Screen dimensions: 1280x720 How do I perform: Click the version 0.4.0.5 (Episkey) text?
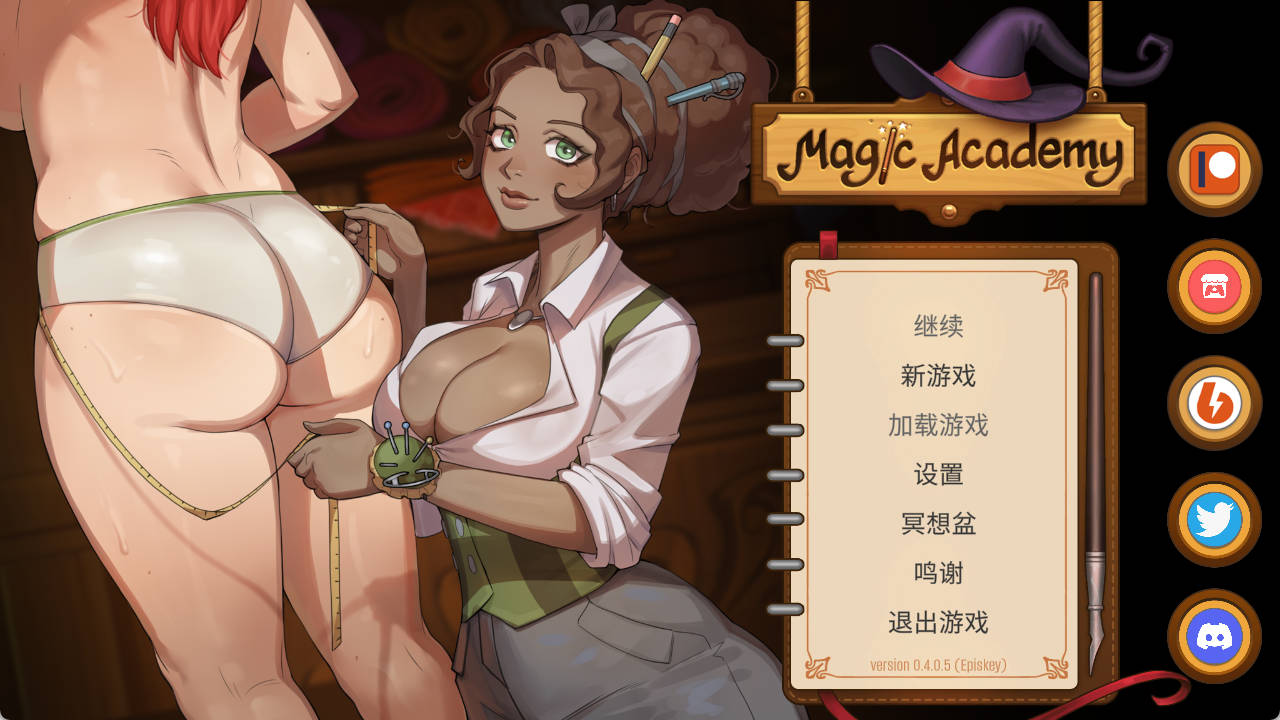937,663
